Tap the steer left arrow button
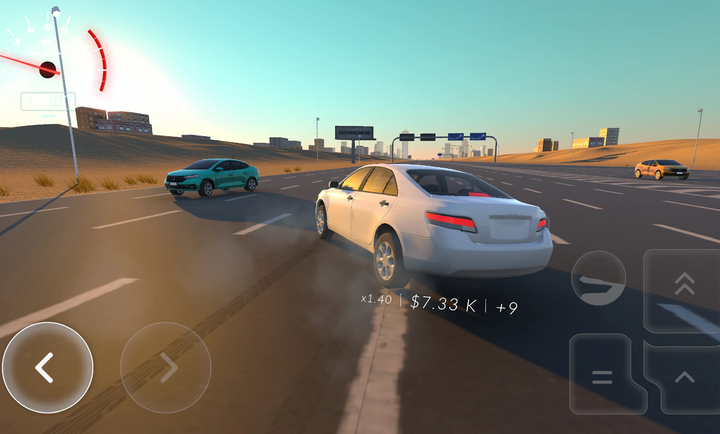 pos(47,367)
